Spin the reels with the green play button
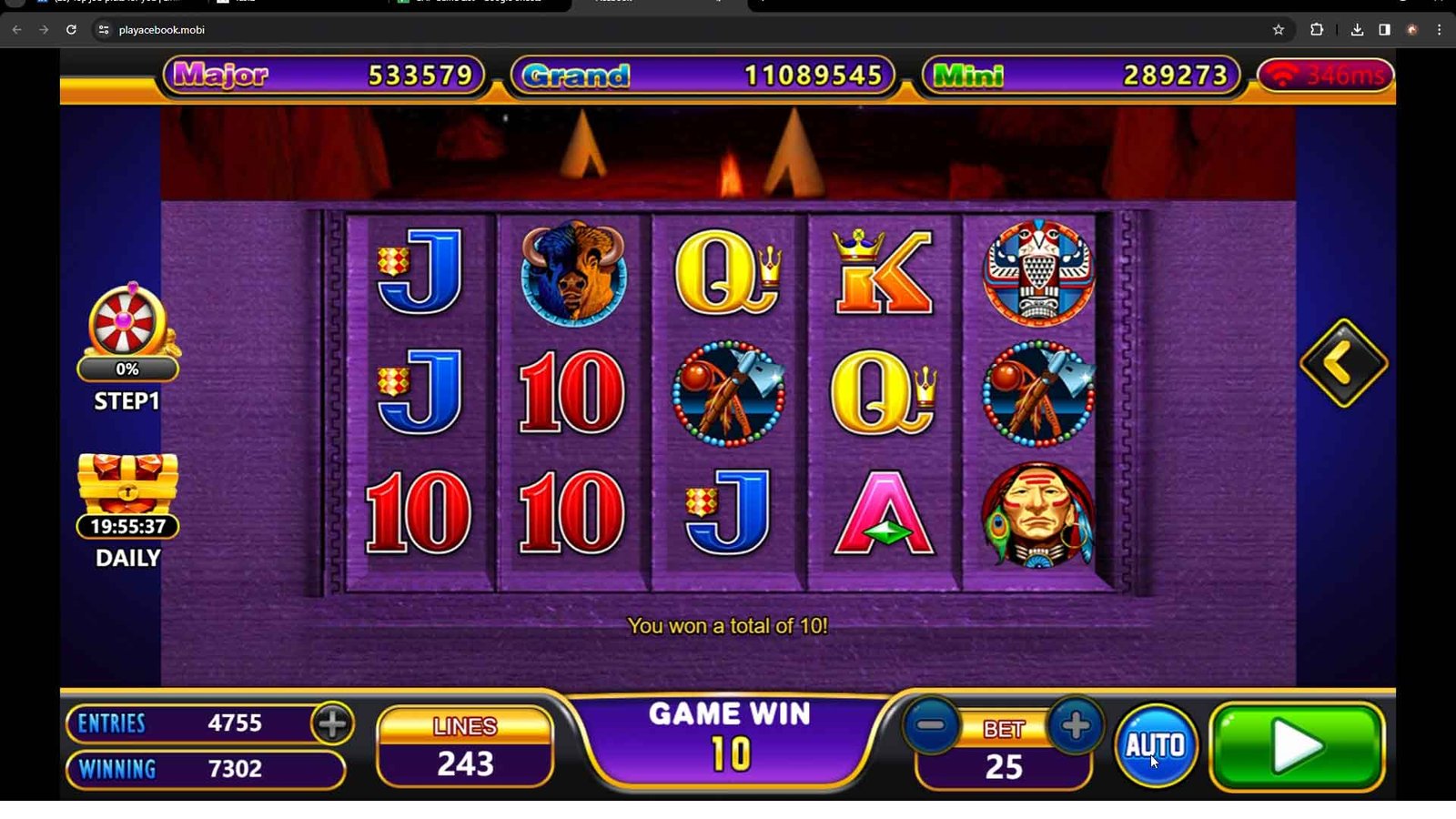This screenshot has width=1456, height=819. coord(1297,747)
